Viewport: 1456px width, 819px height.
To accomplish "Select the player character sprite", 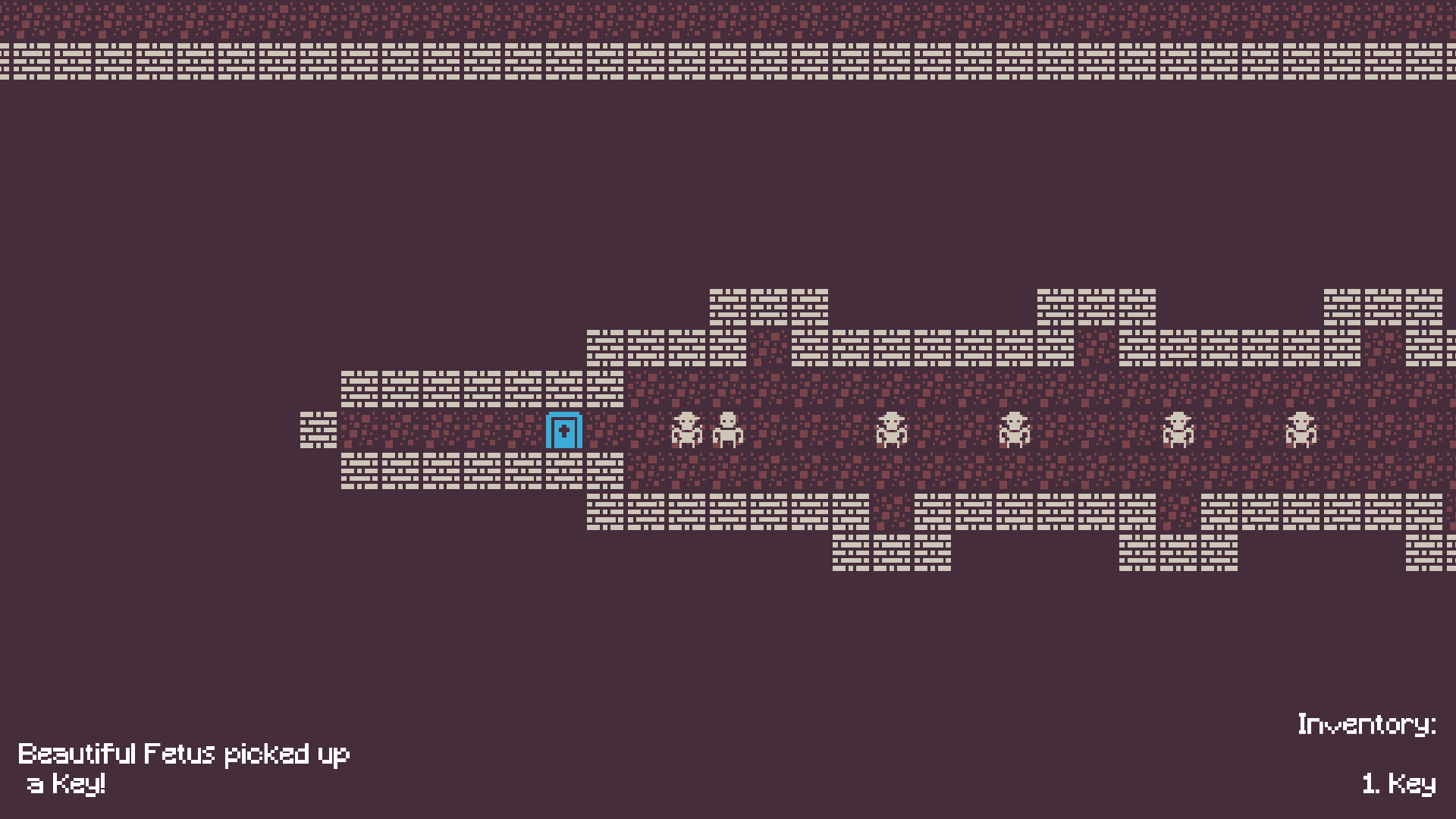I will coord(728,428).
